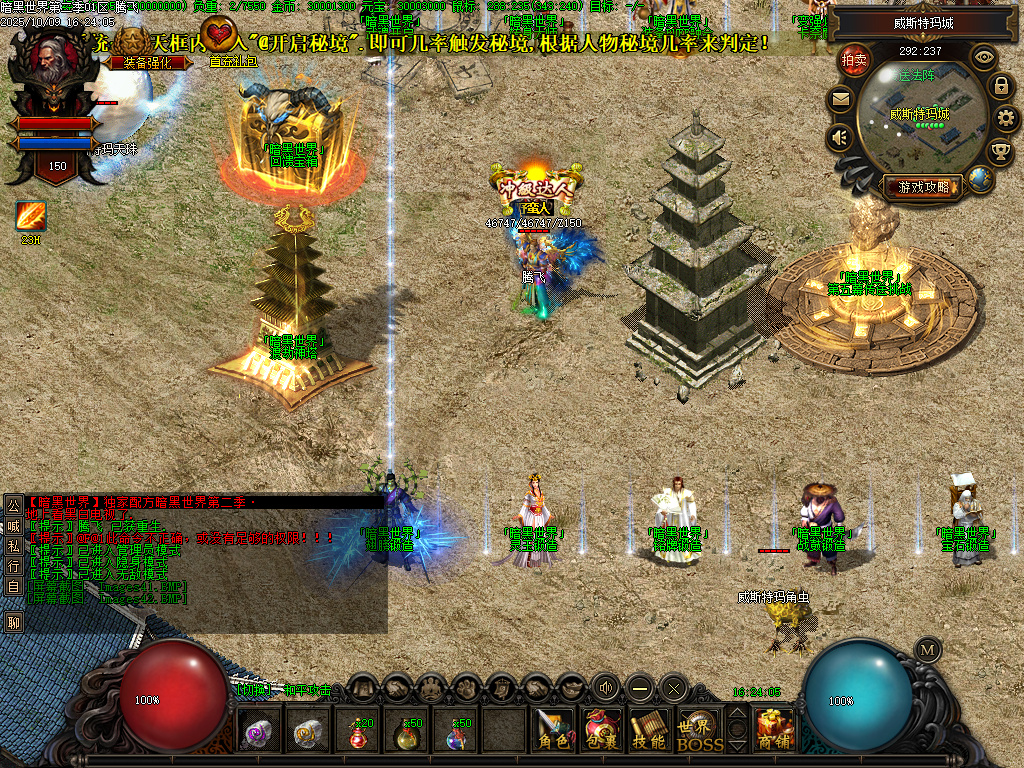
Task: Open the 技能 skills menu
Action: (649, 731)
